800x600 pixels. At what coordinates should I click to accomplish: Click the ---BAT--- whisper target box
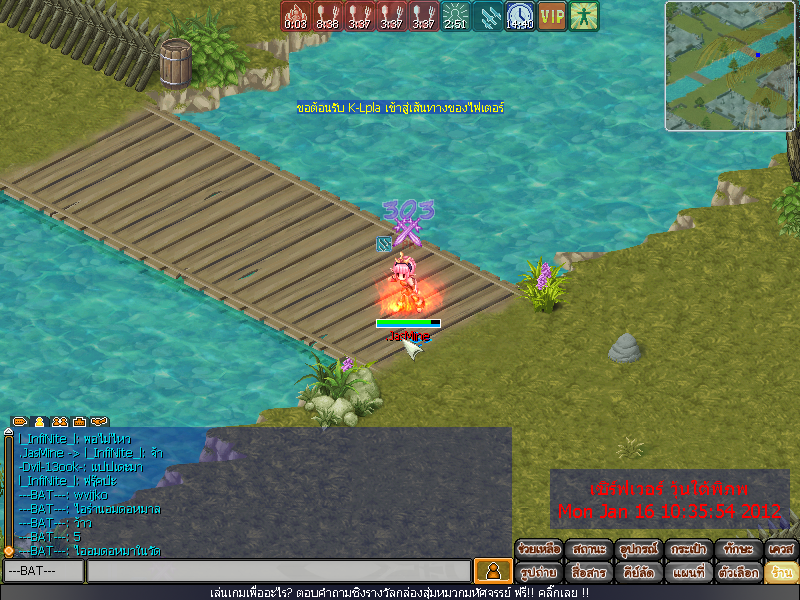[42, 571]
